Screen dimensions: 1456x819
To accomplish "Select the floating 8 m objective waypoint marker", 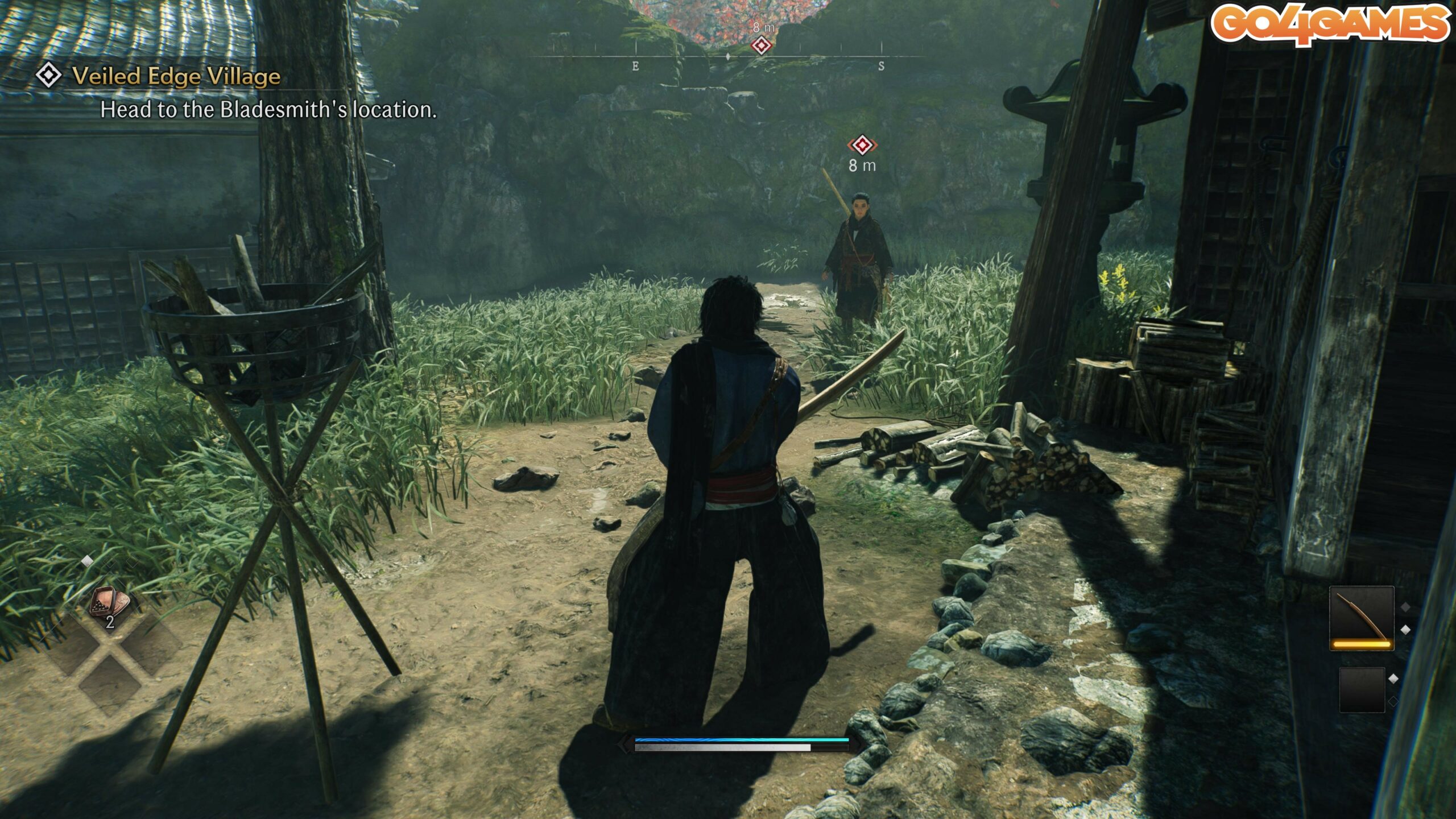I will click(x=862, y=146).
